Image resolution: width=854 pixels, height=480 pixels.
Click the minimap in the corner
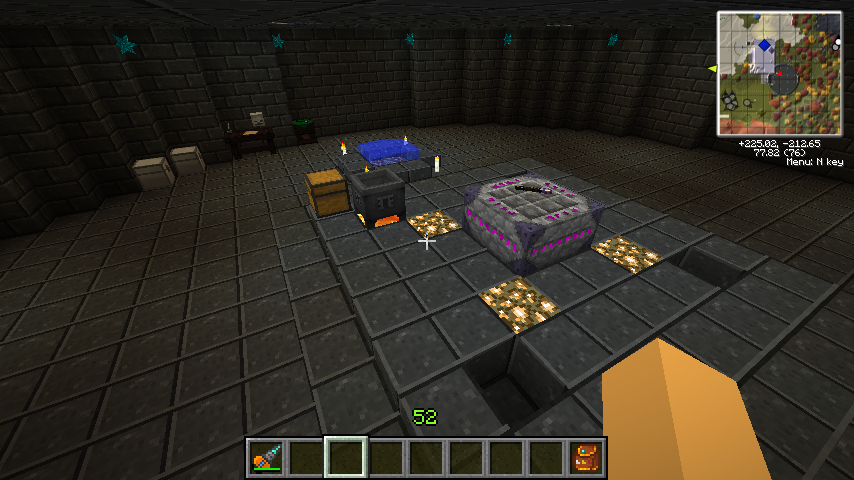(x=779, y=74)
